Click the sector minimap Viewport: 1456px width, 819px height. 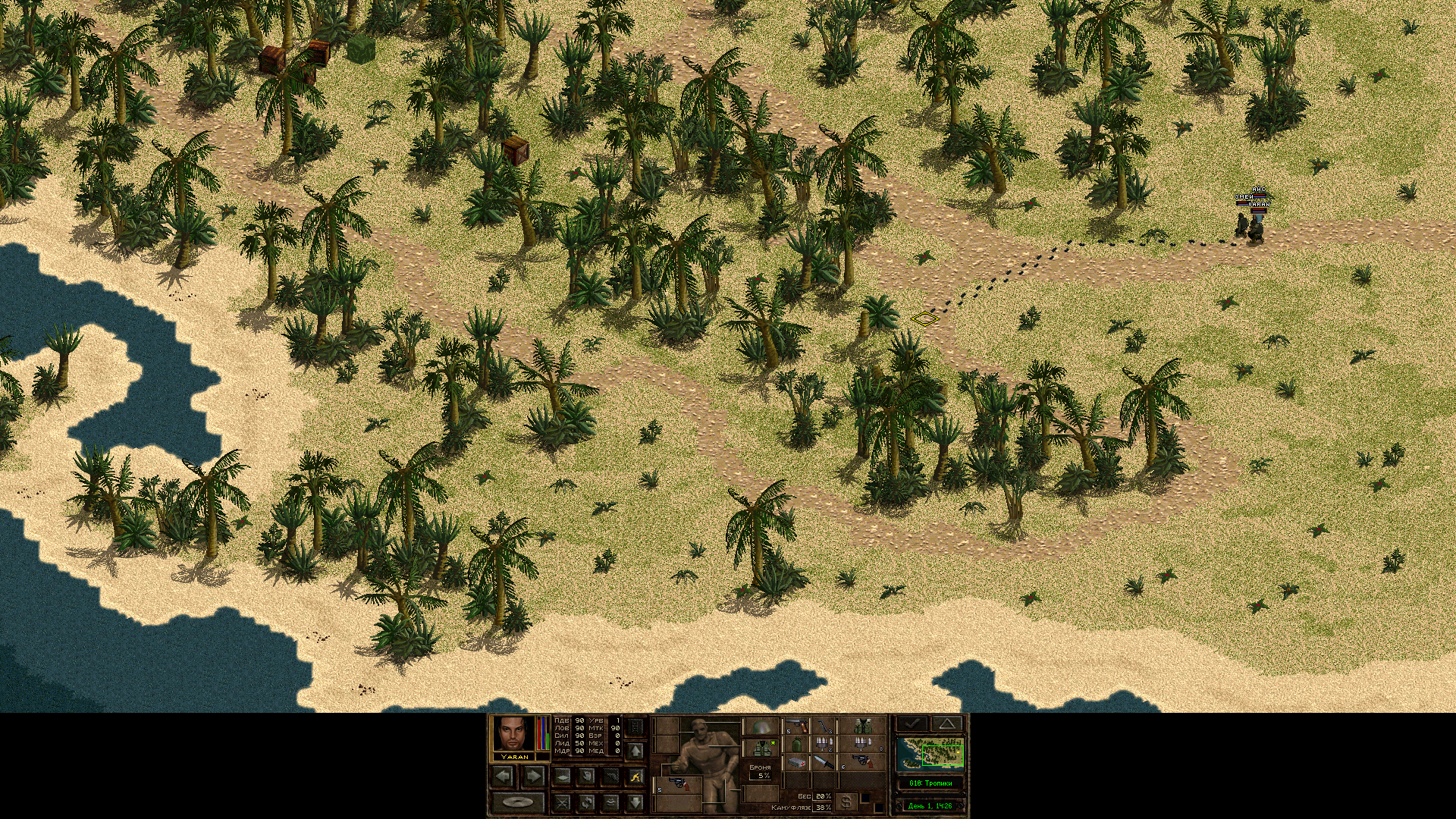tap(930, 754)
